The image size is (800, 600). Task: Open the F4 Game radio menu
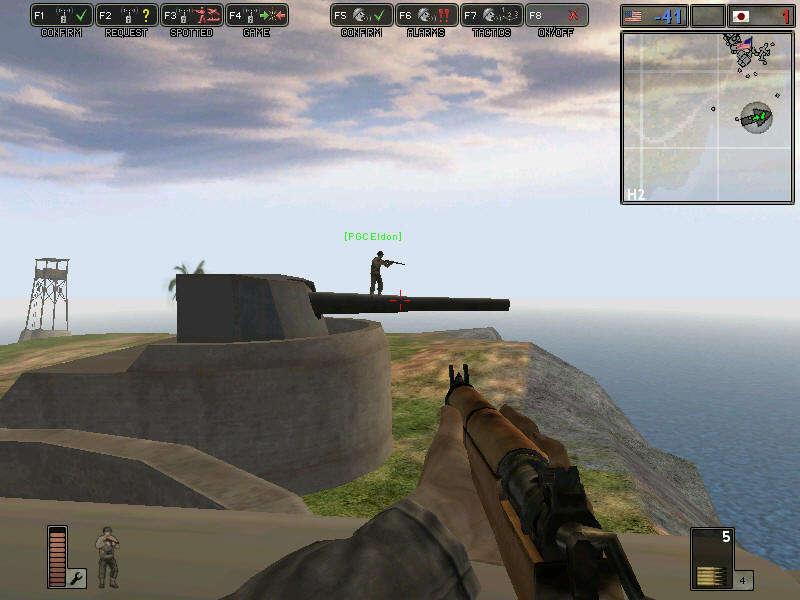(257, 16)
